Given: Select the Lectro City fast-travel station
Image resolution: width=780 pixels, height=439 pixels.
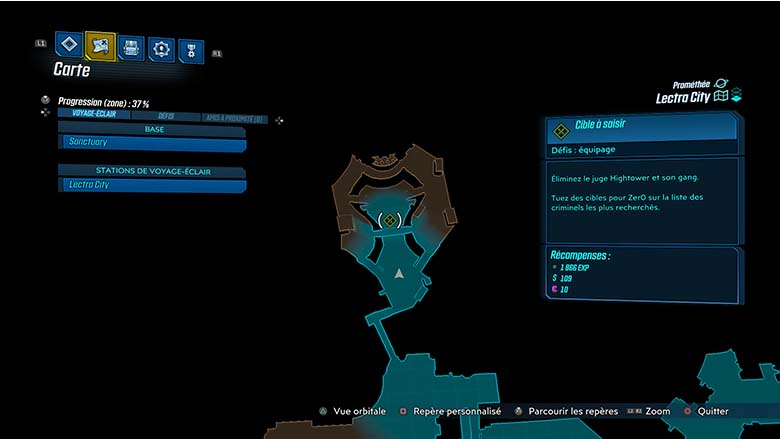Looking at the screenshot, I should (x=152, y=185).
